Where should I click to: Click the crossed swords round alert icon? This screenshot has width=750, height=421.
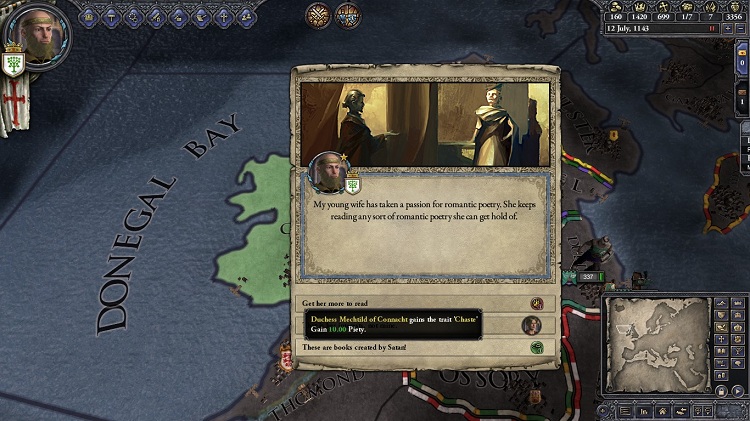coord(319,15)
